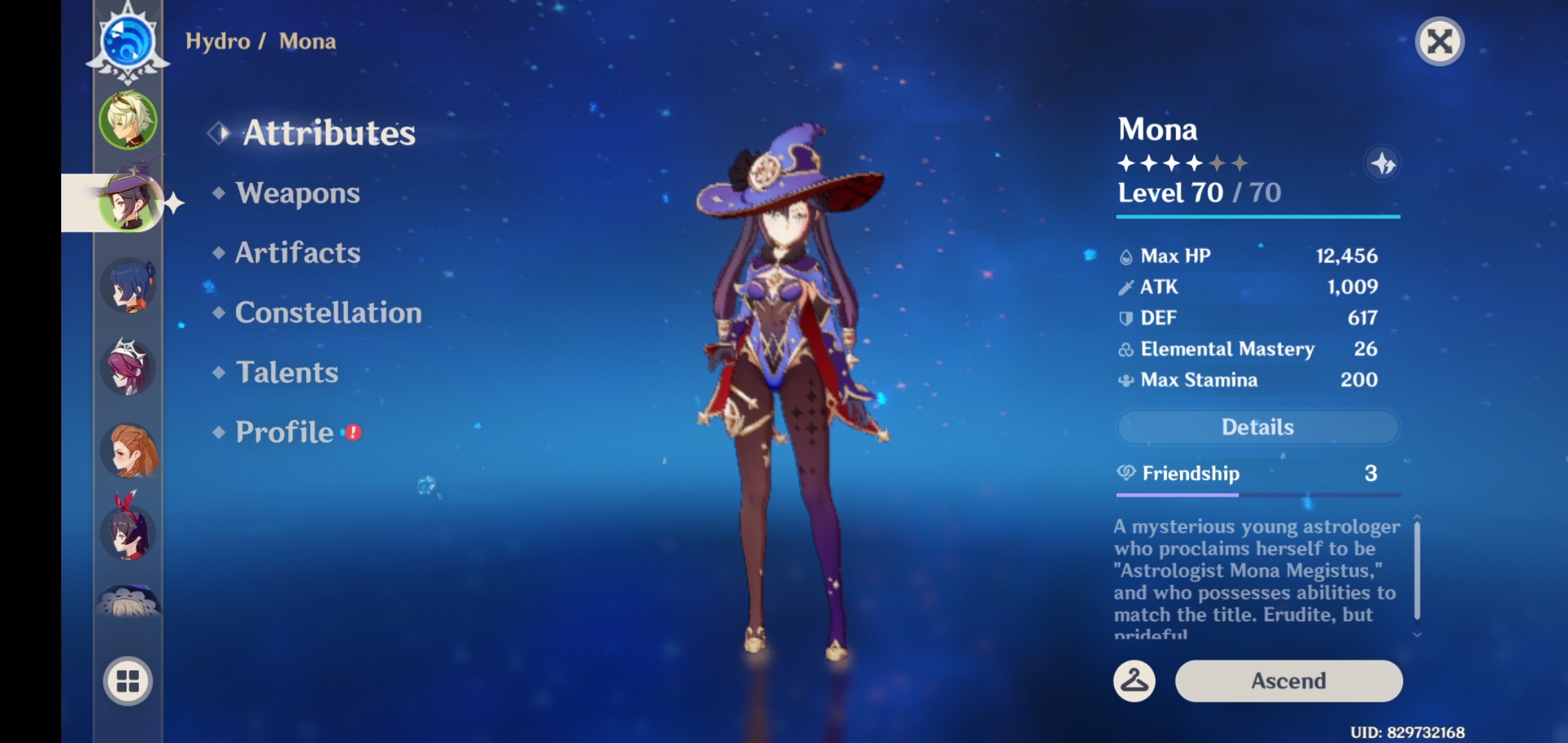1568x743 pixels.
Task: Open the Profile section with notification badge
Action: 283,432
